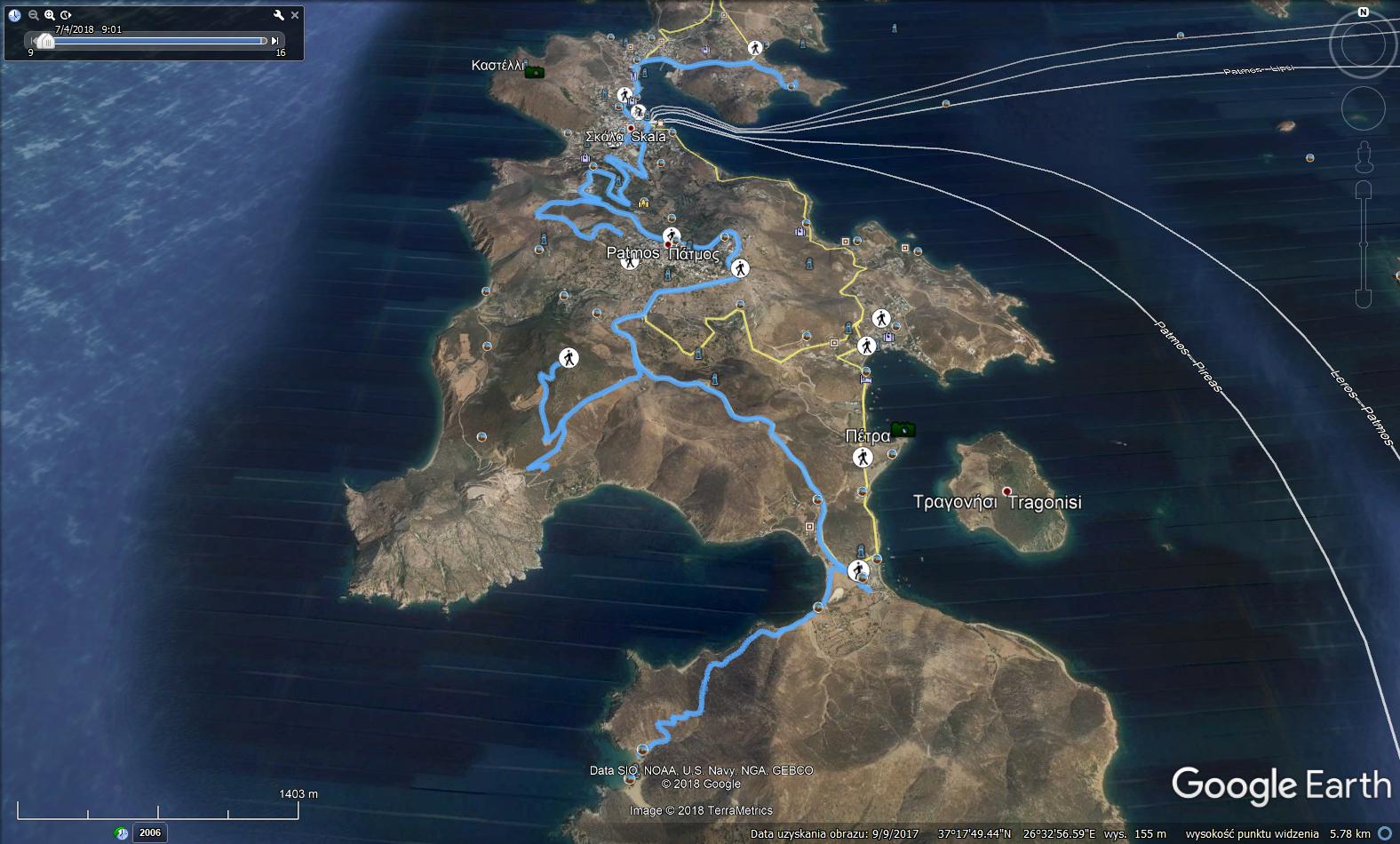Viewport: 1400px width, 844px height.
Task: Play the time animation
Action: point(66,15)
